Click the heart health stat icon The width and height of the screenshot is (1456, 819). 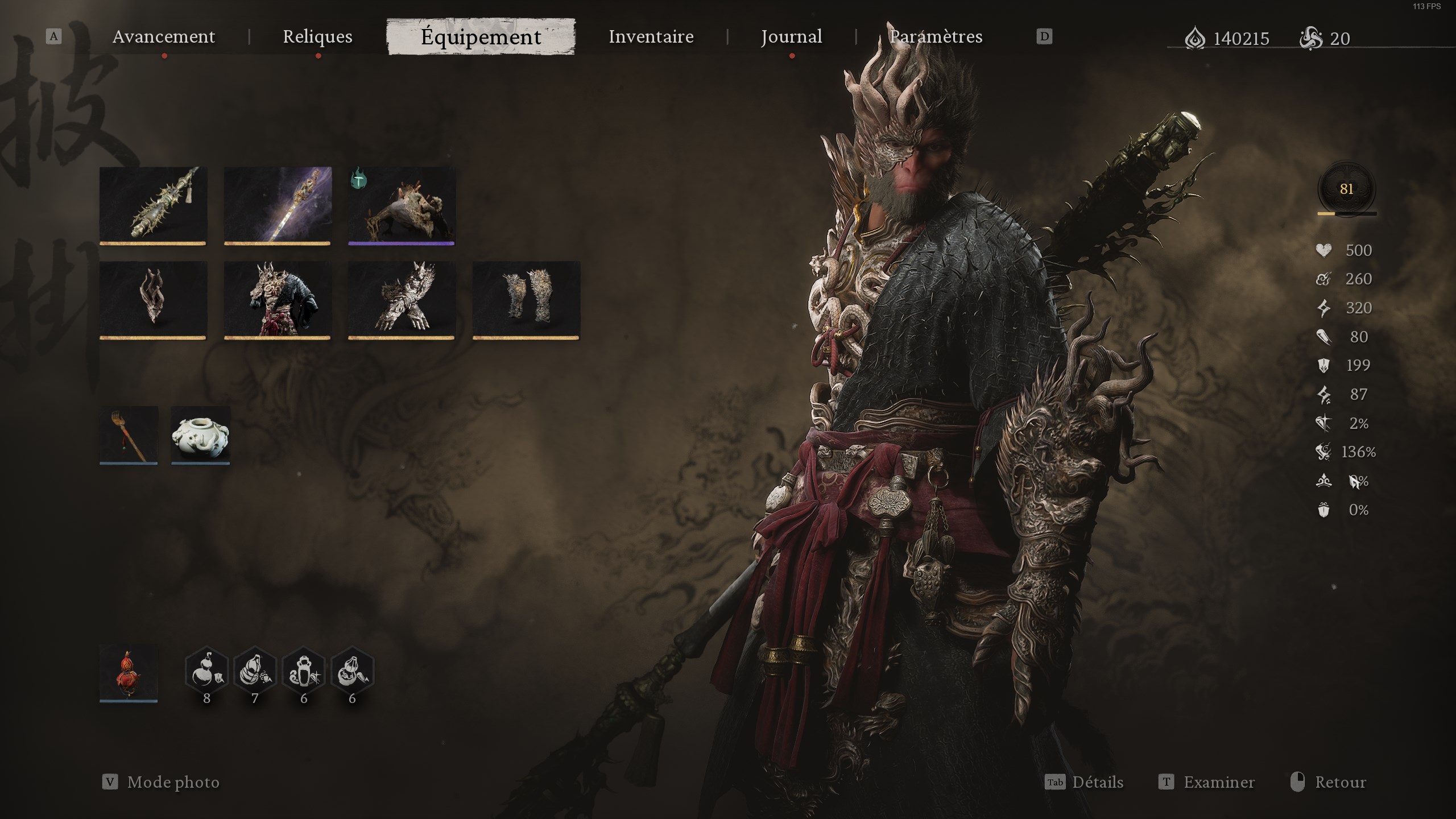tap(1324, 250)
